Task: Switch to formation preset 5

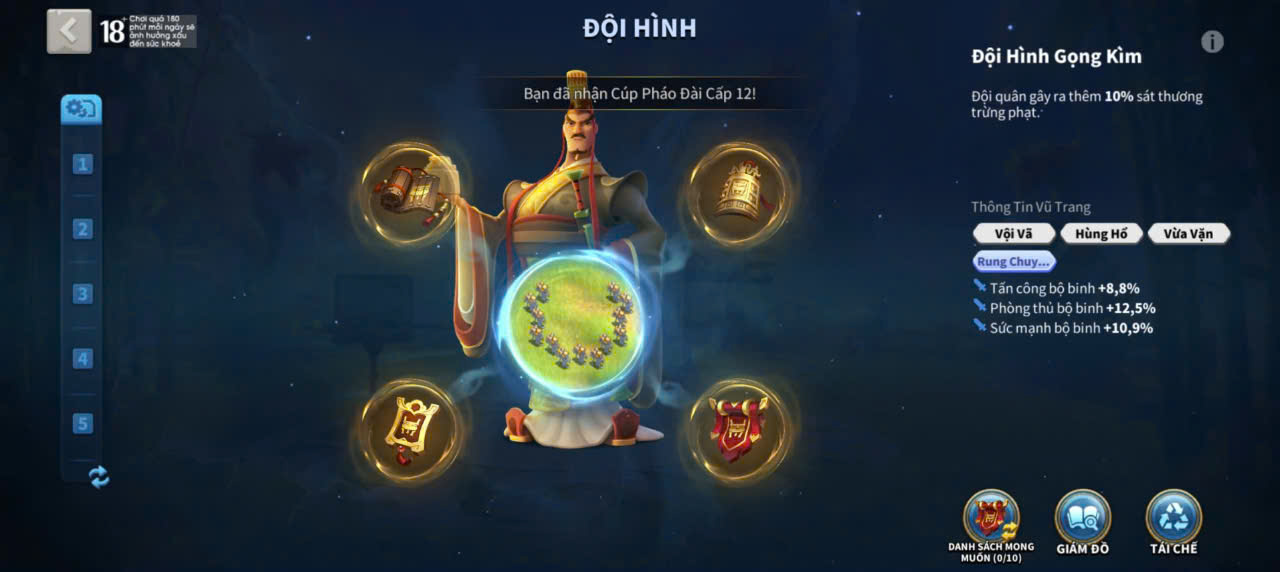Action: (x=82, y=423)
